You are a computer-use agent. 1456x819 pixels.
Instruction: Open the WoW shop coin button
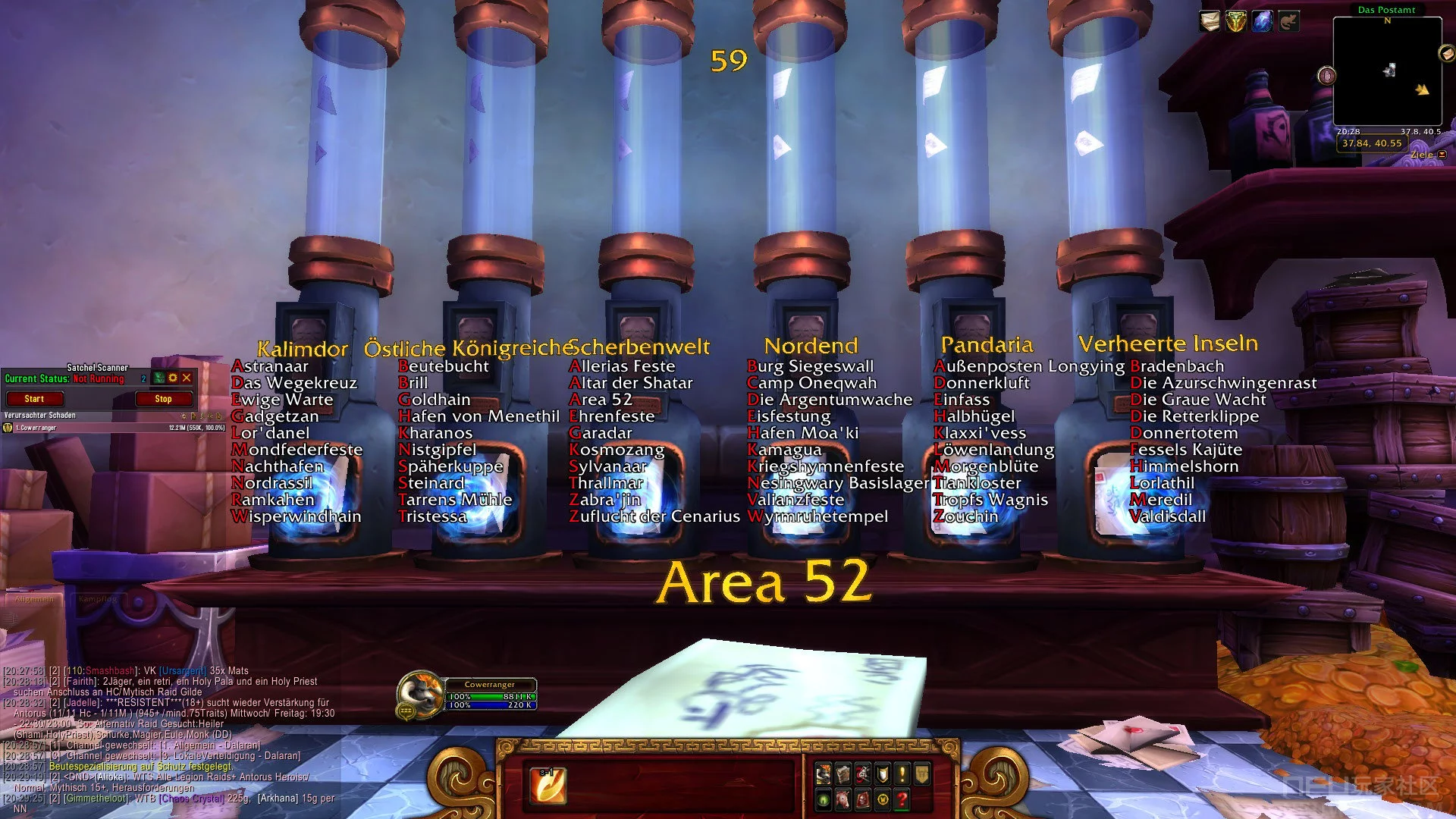883,799
